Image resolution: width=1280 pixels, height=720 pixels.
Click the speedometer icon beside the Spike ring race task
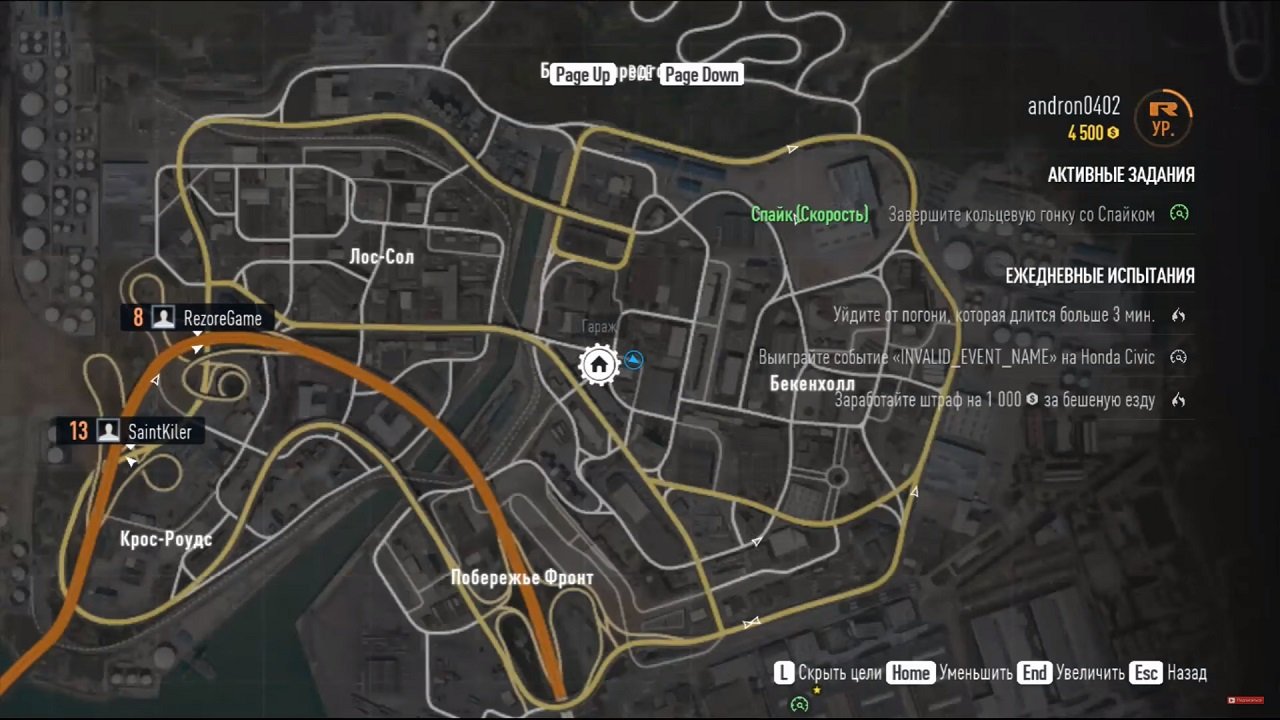coord(1178,214)
